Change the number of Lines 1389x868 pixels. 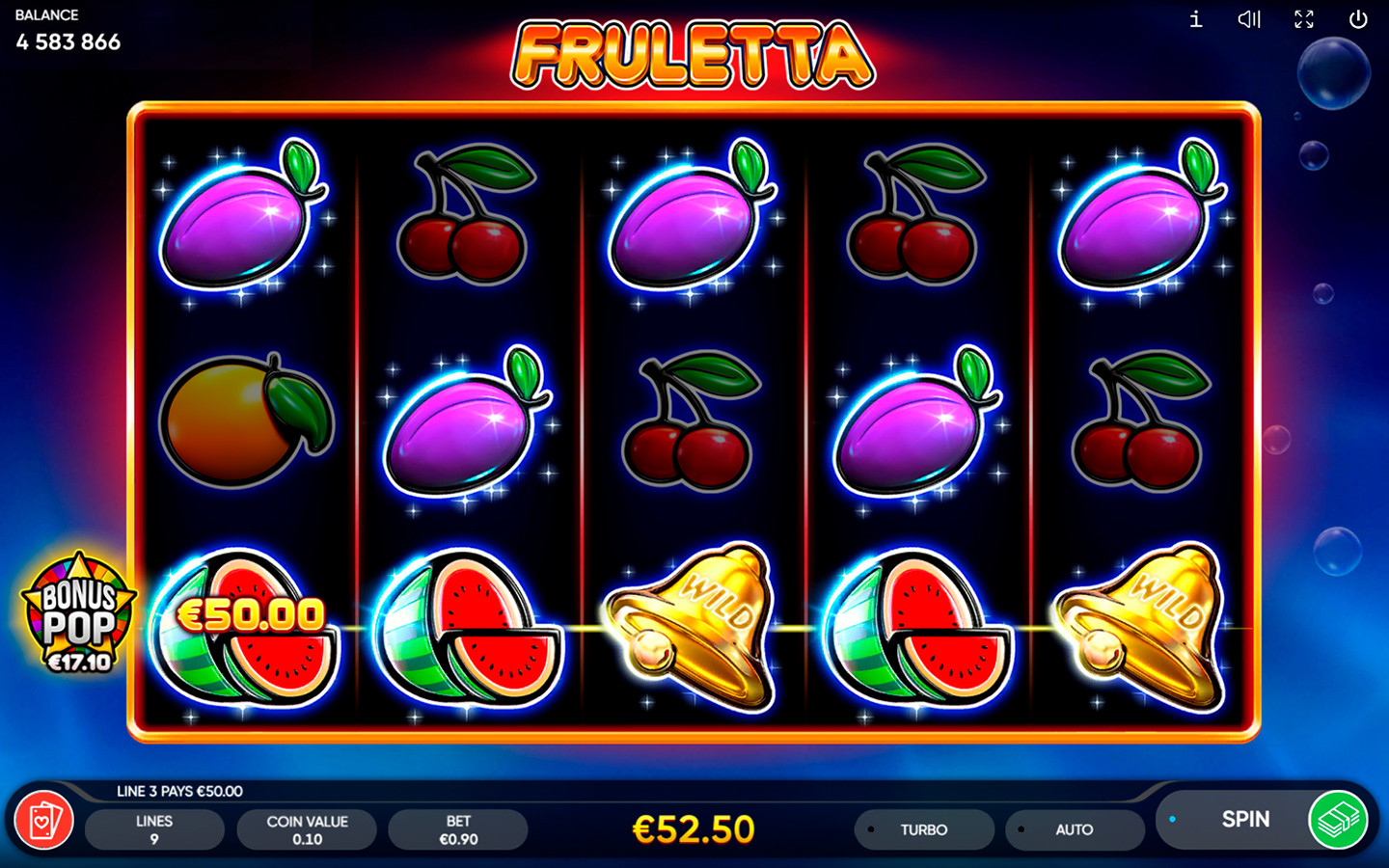click(154, 829)
